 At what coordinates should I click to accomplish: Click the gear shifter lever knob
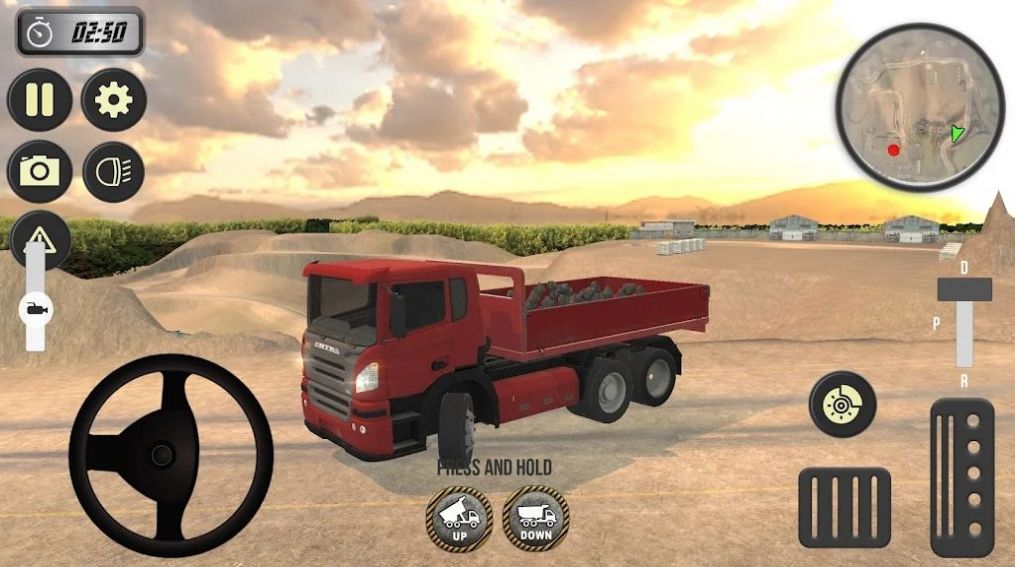tap(964, 290)
